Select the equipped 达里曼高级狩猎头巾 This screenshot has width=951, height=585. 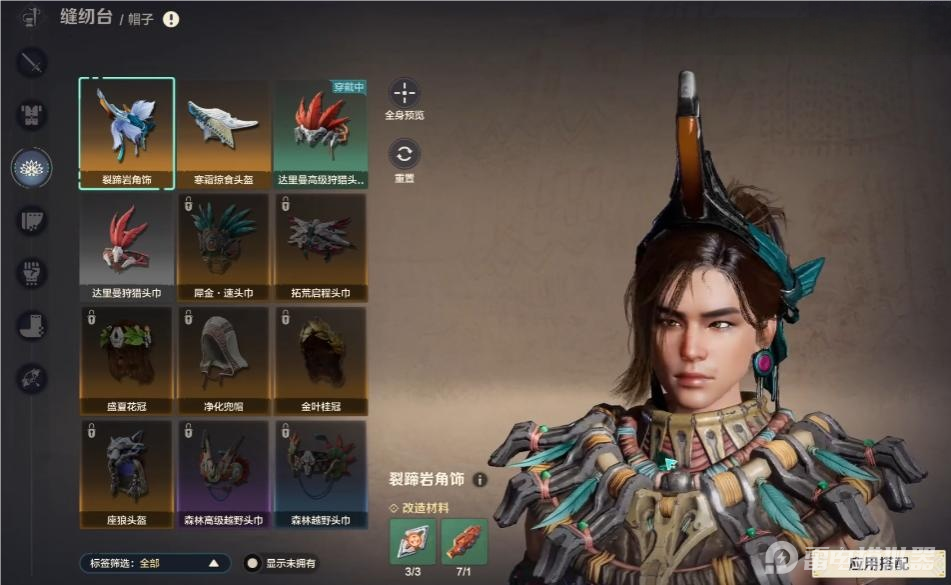[x=320, y=131]
